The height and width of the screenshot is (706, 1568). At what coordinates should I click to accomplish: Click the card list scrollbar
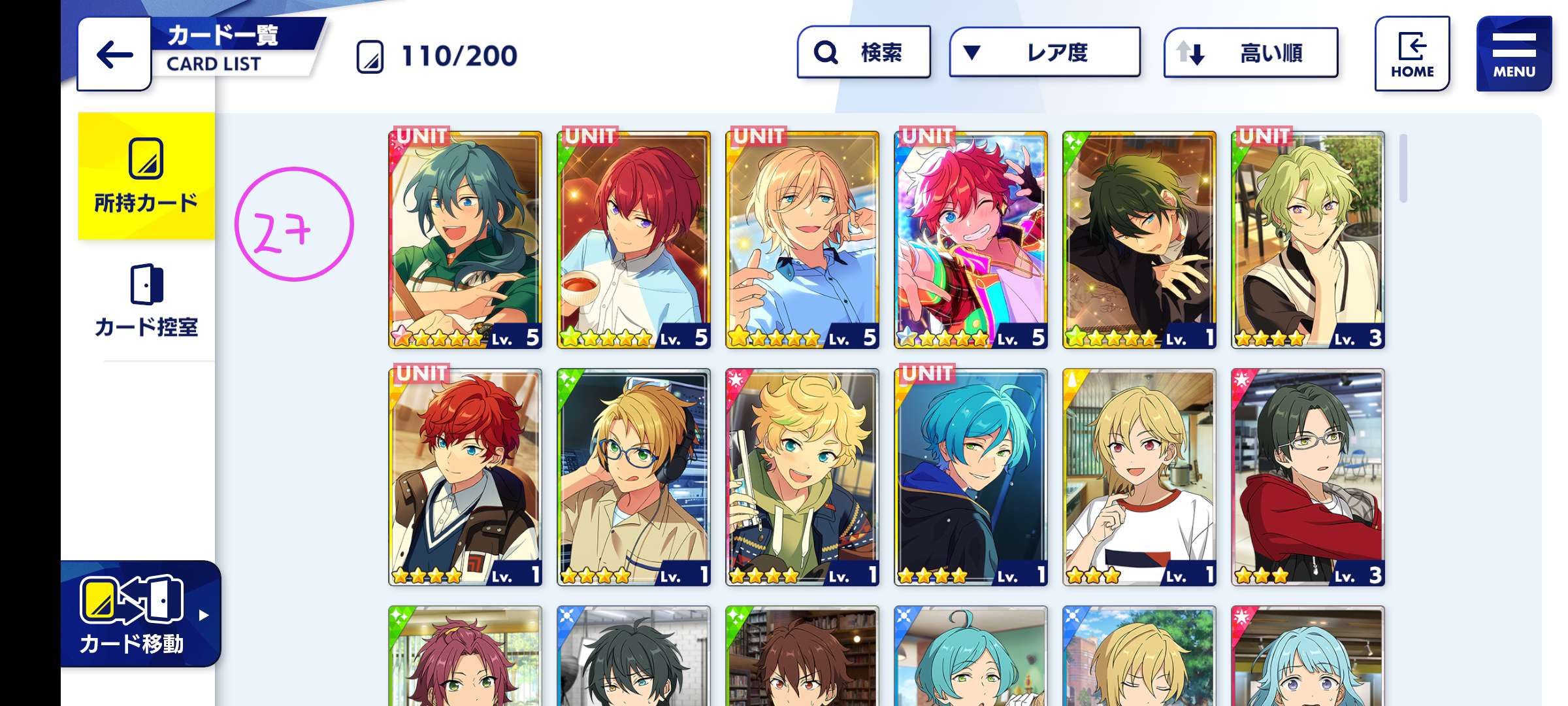point(1403,169)
